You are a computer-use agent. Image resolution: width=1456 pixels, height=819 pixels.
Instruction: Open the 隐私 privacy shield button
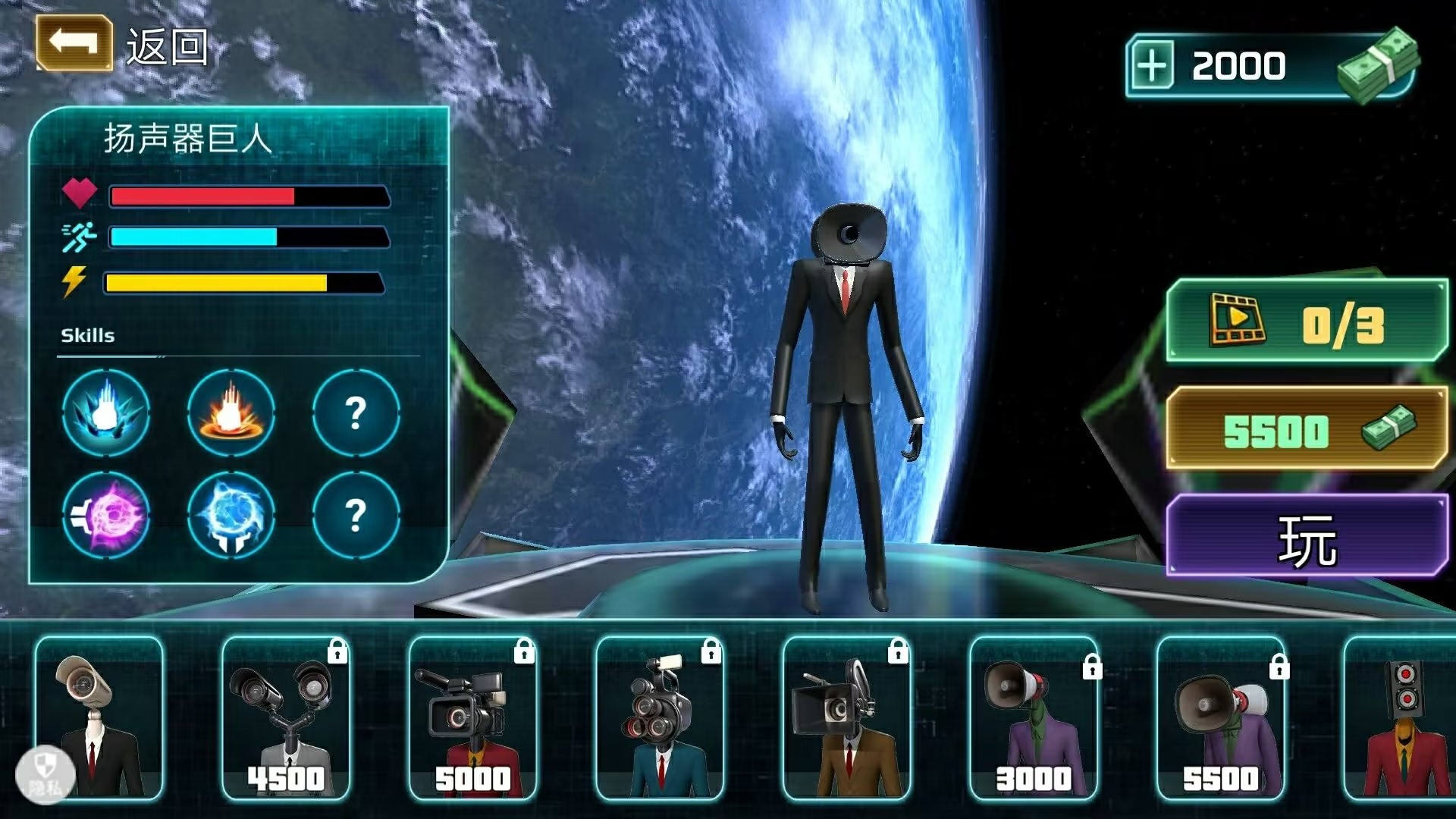[x=45, y=775]
